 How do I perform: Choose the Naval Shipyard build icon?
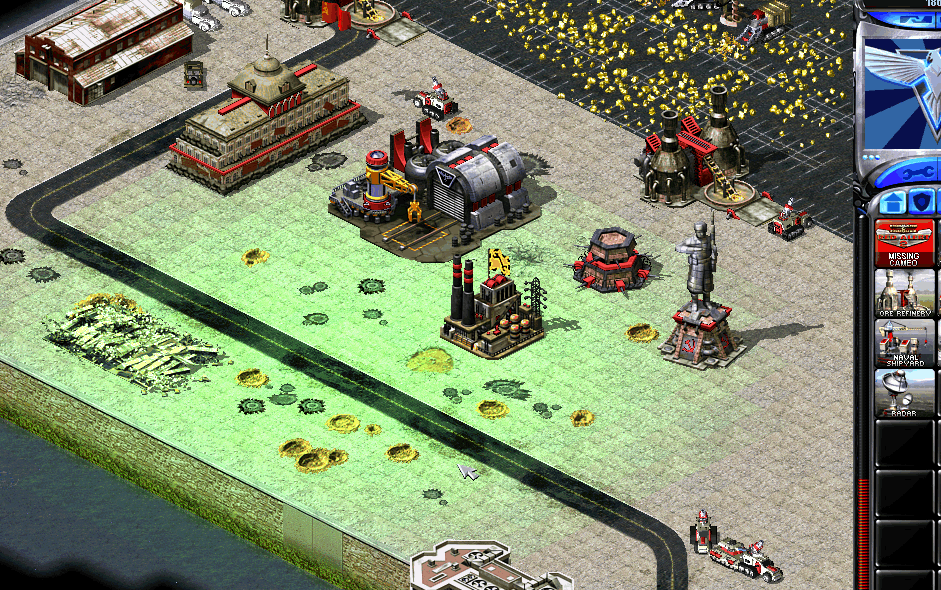904,343
